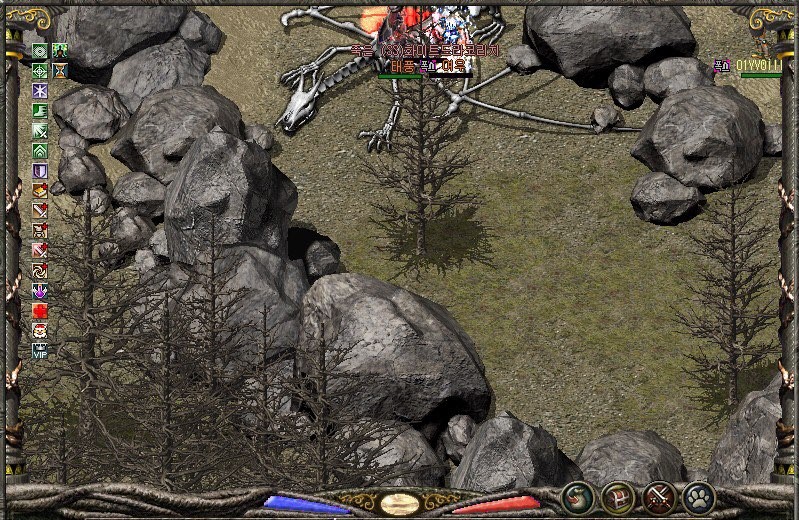The height and width of the screenshot is (520, 799).
Task: Select the VIP icon
Action: pos(40,351)
